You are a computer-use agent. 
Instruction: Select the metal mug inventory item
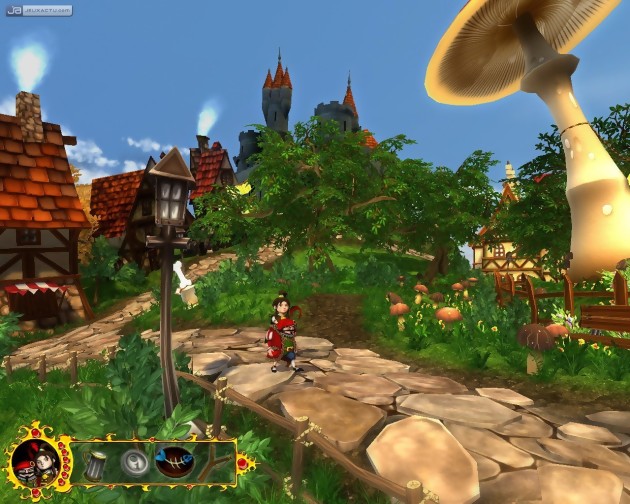tap(96, 463)
